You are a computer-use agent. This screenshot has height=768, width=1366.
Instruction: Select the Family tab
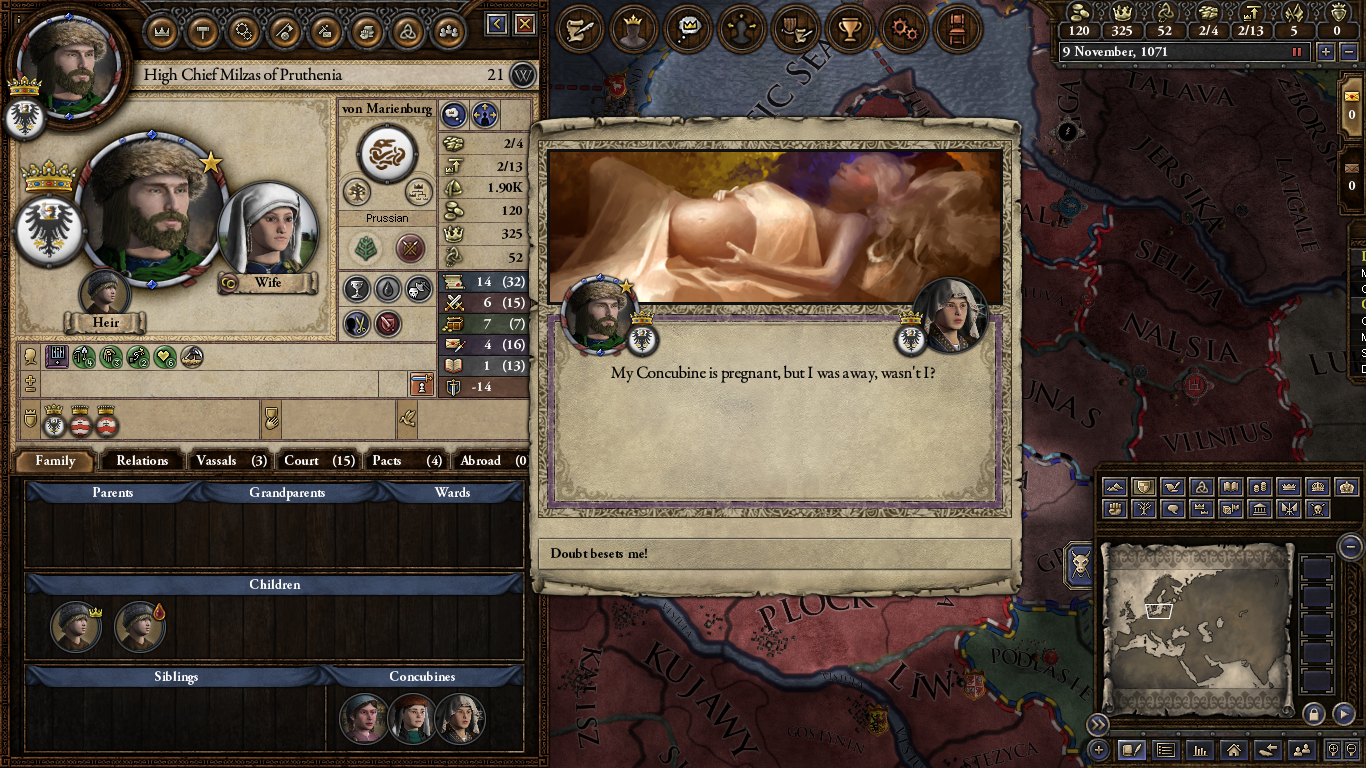[x=55, y=461]
